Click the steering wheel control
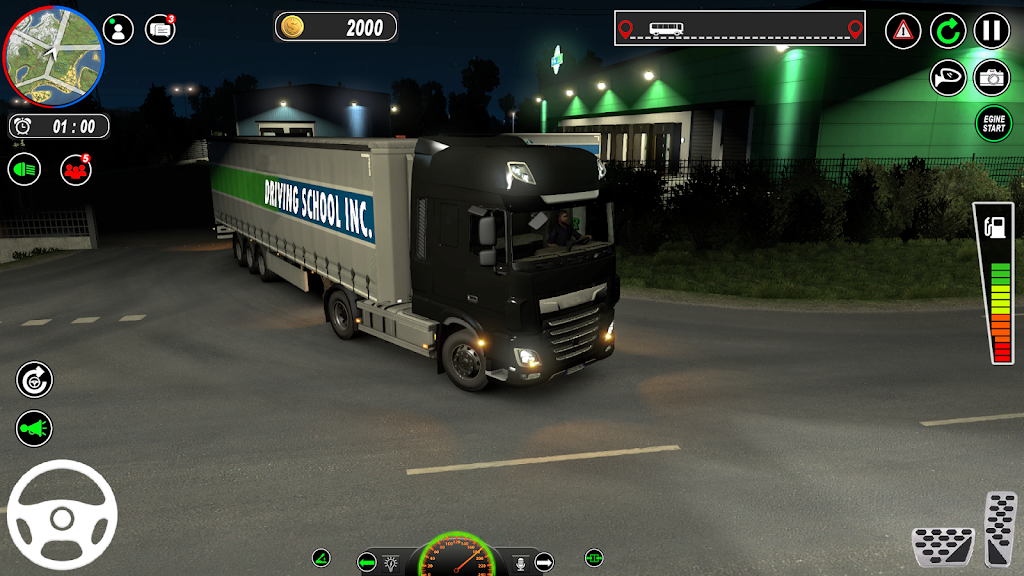Image resolution: width=1024 pixels, height=576 pixels. coord(62,515)
